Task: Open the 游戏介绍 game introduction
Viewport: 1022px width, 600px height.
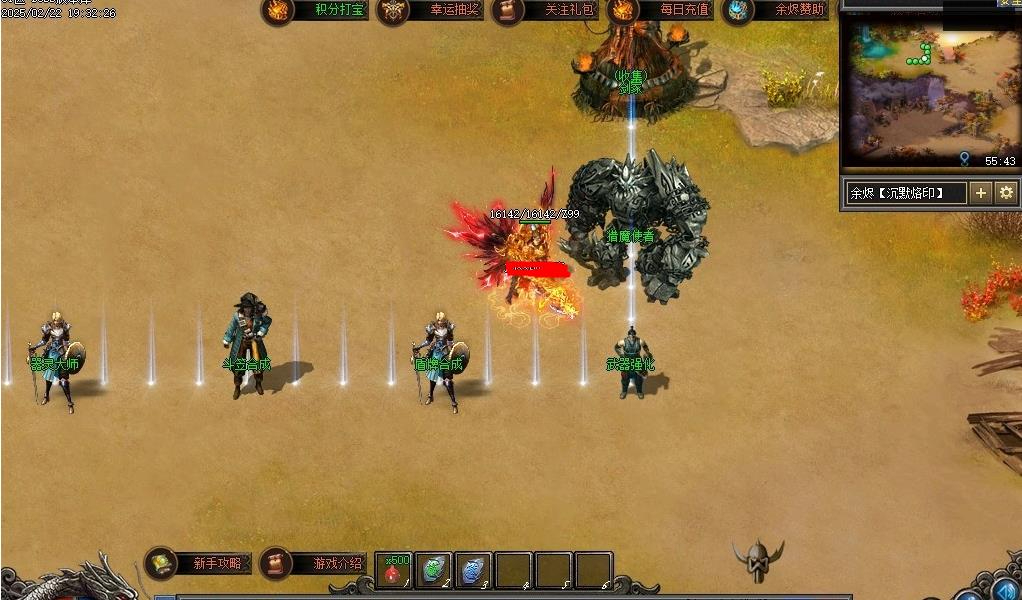Action: click(x=313, y=563)
